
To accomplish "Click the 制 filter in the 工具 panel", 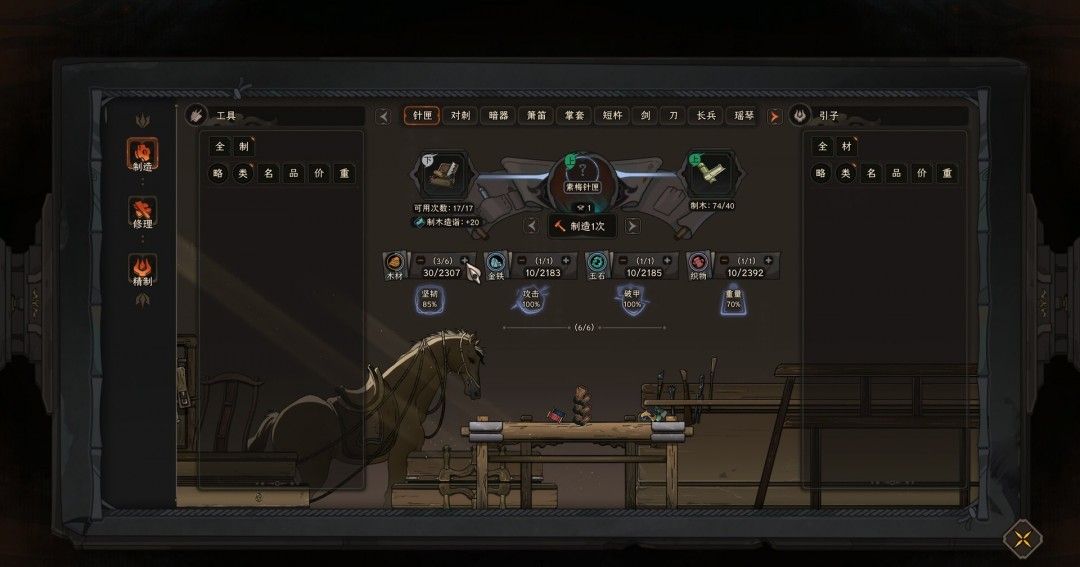I will pyautogui.click(x=243, y=147).
